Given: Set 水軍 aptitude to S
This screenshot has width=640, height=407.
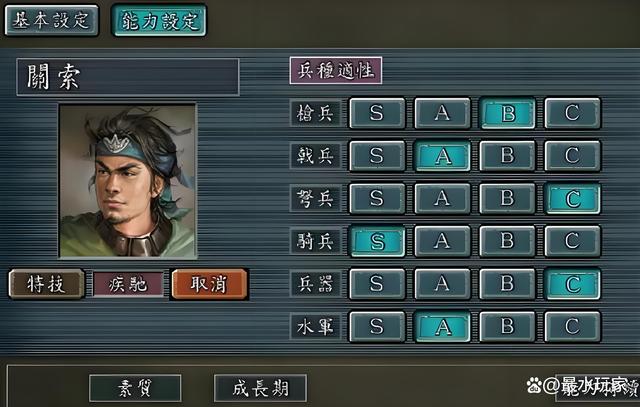Looking at the screenshot, I should coord(377,327).
